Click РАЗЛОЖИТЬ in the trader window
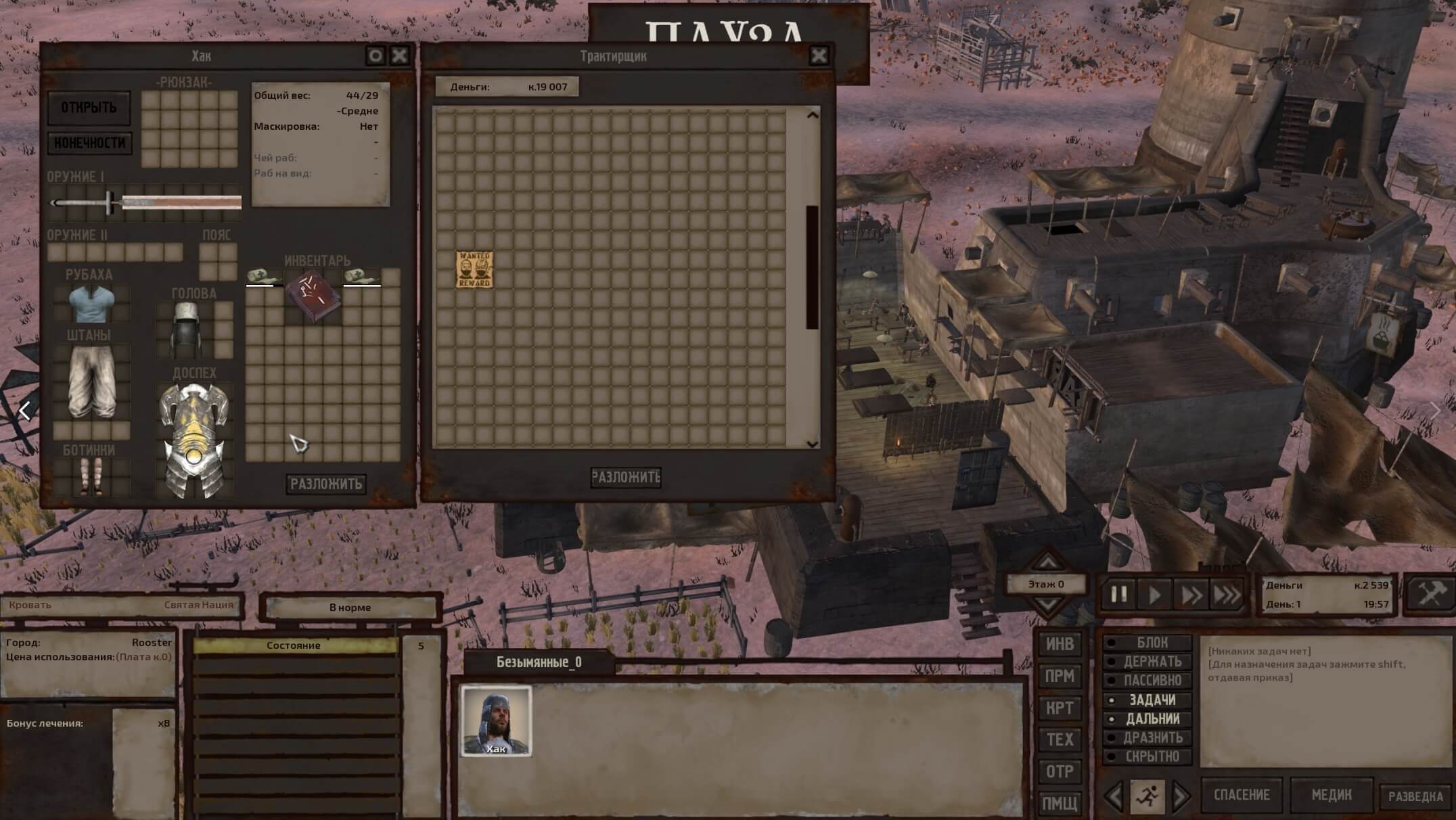The width and height of the screenshot is (1456, 820). [625, 477]
